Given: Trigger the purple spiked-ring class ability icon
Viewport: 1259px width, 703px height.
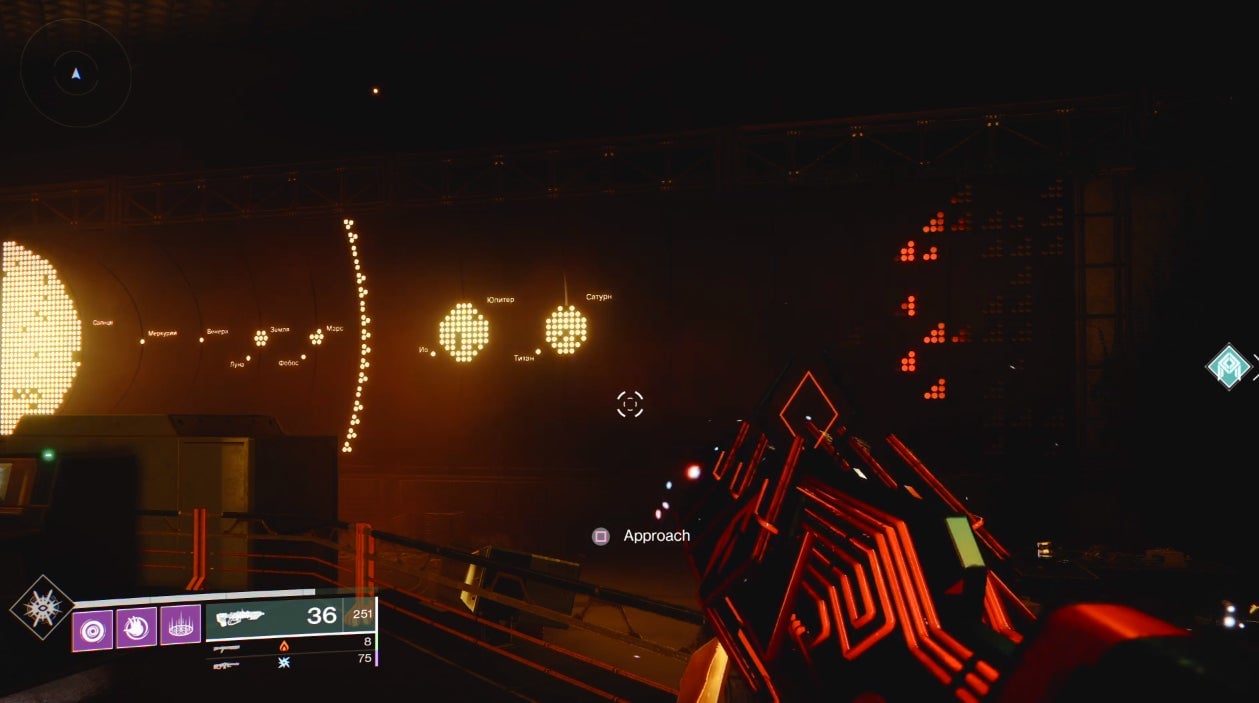Looking at the screenshot, I should (180, 625).
